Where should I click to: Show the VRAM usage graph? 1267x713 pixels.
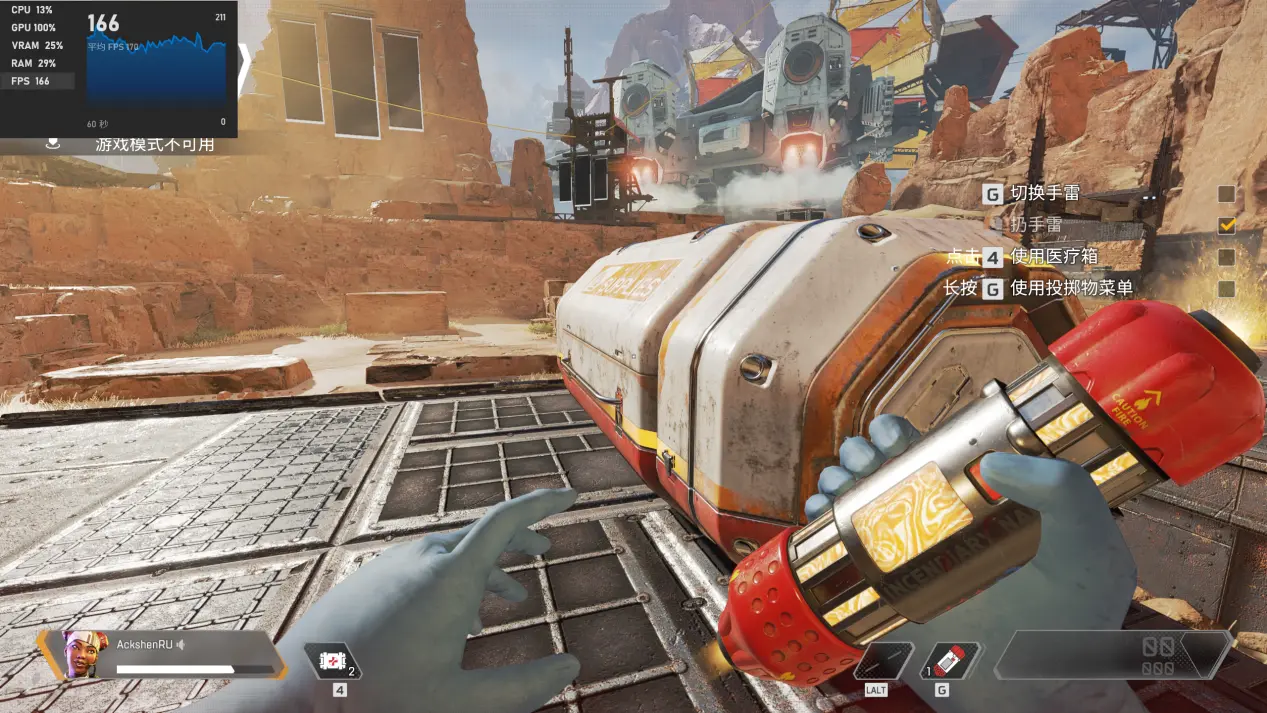coord(36,45)
